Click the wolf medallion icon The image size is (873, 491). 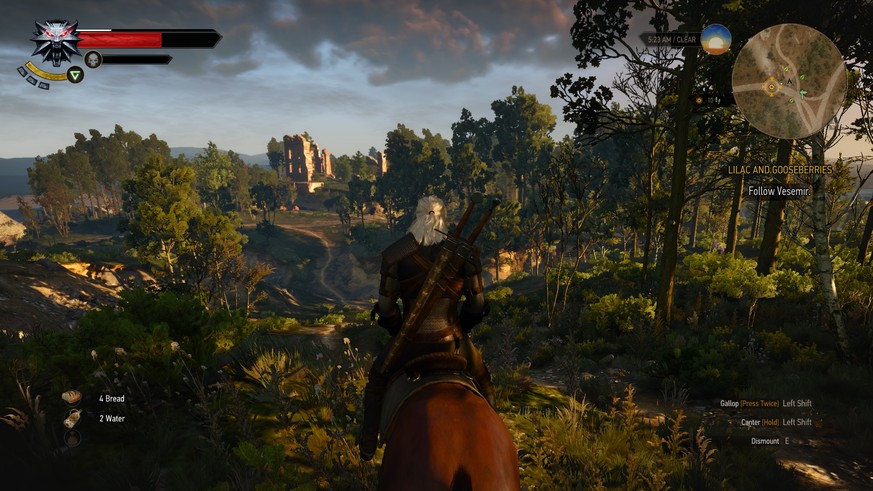click(x=55, y=42)
